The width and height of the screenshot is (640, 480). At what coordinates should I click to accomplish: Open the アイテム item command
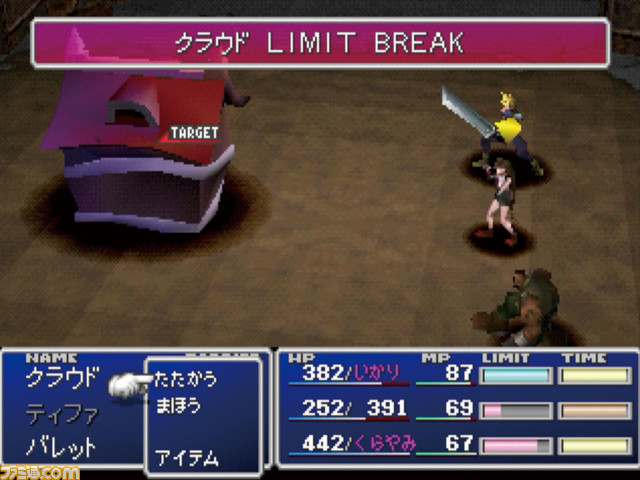click(186, 458)
